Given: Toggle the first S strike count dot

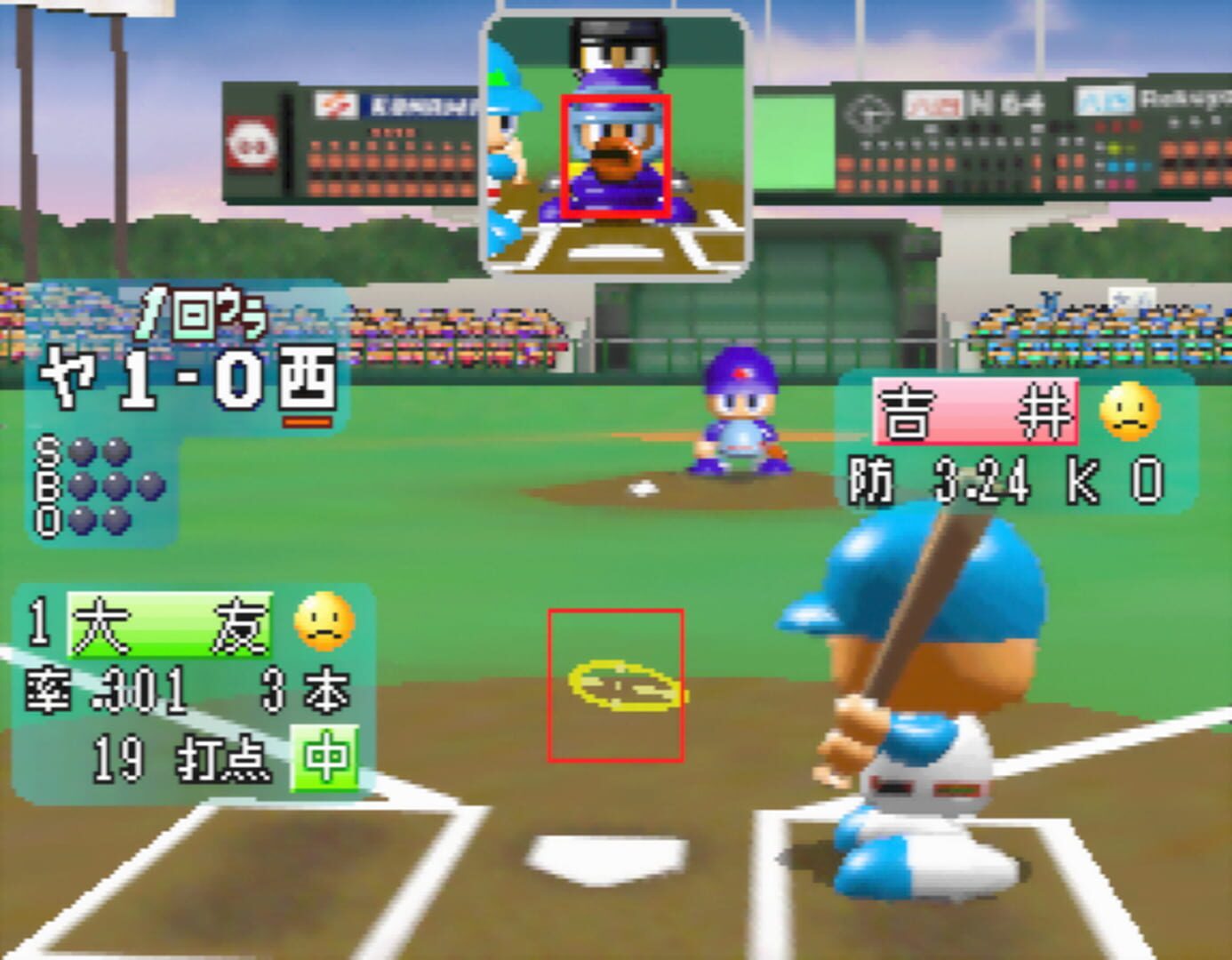Looking at the screenshot, I should [82, 452].
